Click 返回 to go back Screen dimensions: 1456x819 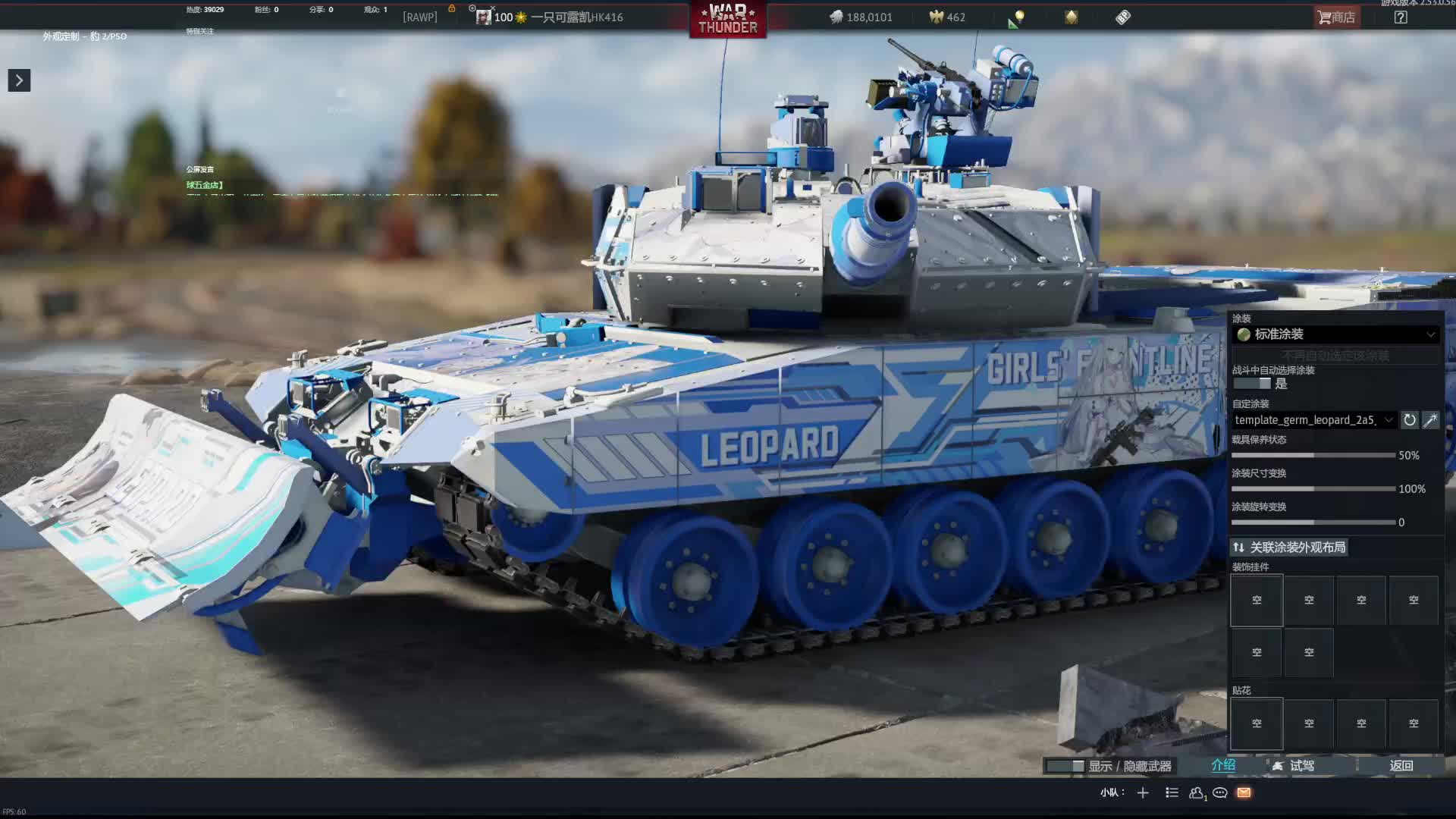click(x=1401, y=766)
